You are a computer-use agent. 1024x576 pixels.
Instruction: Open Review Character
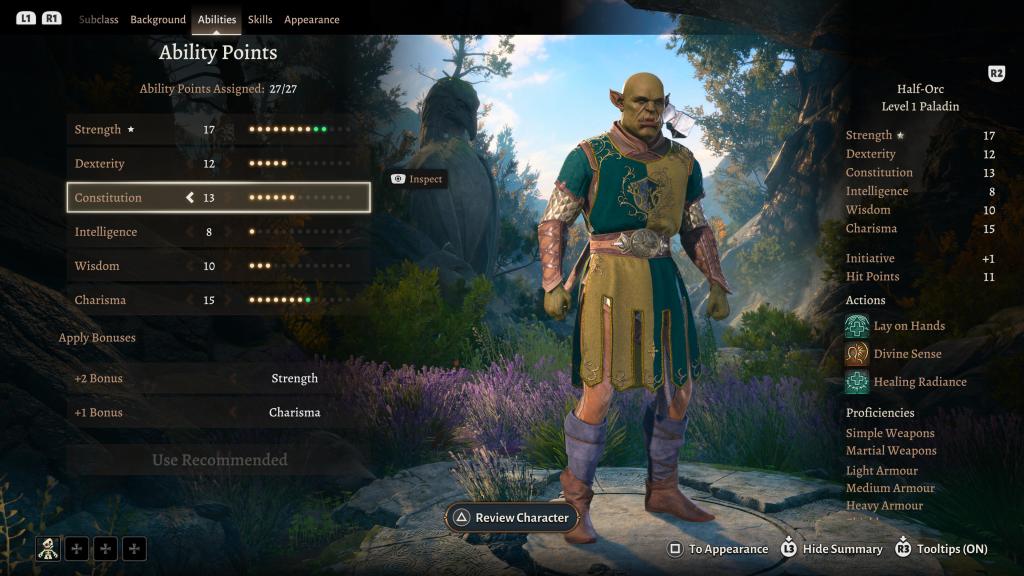click(512, 518)
